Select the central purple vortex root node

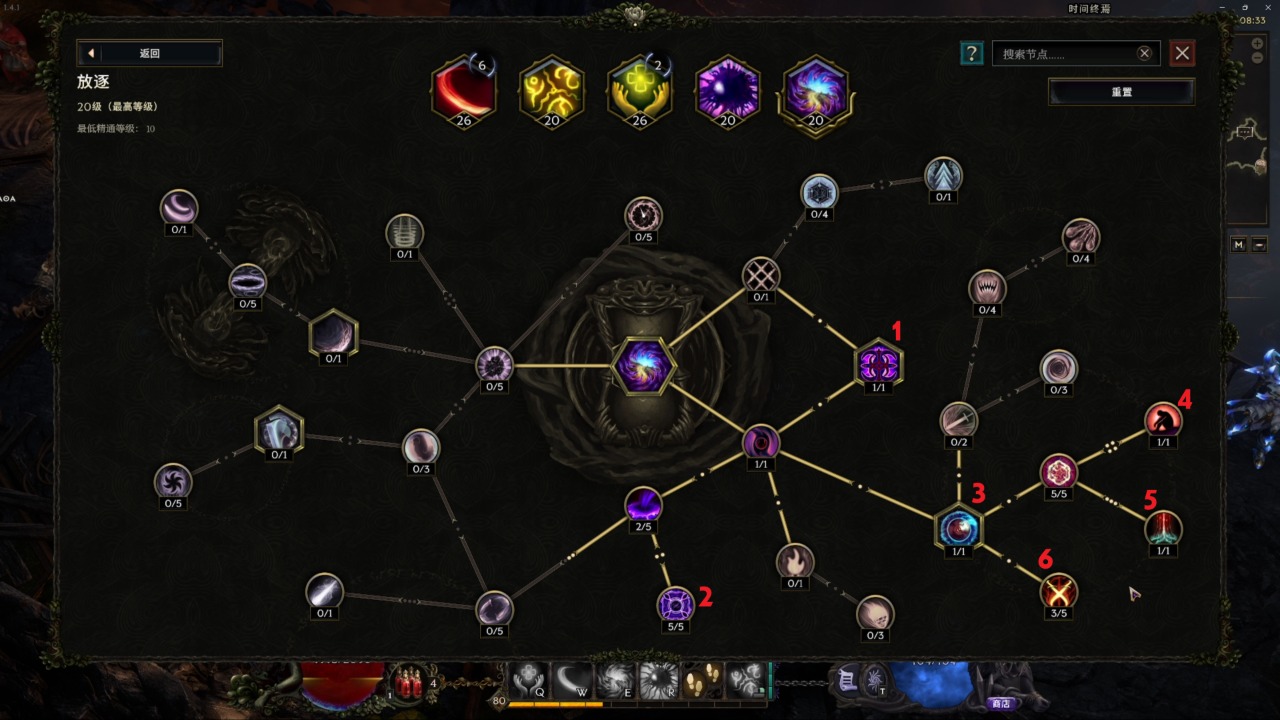[643, 366]
